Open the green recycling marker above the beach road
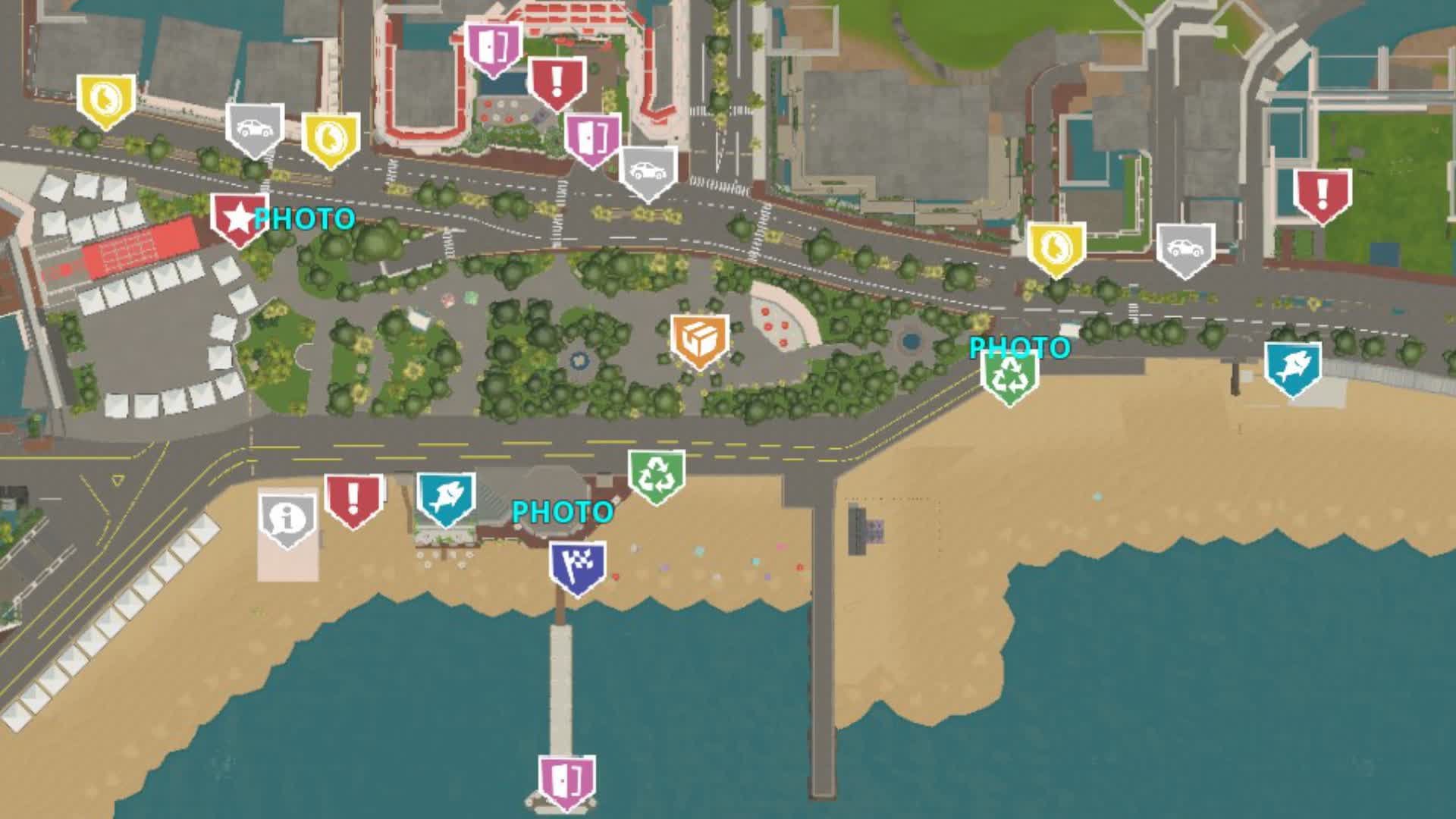The height and width of the screenshot is (819, 1456). coord(656,472)
